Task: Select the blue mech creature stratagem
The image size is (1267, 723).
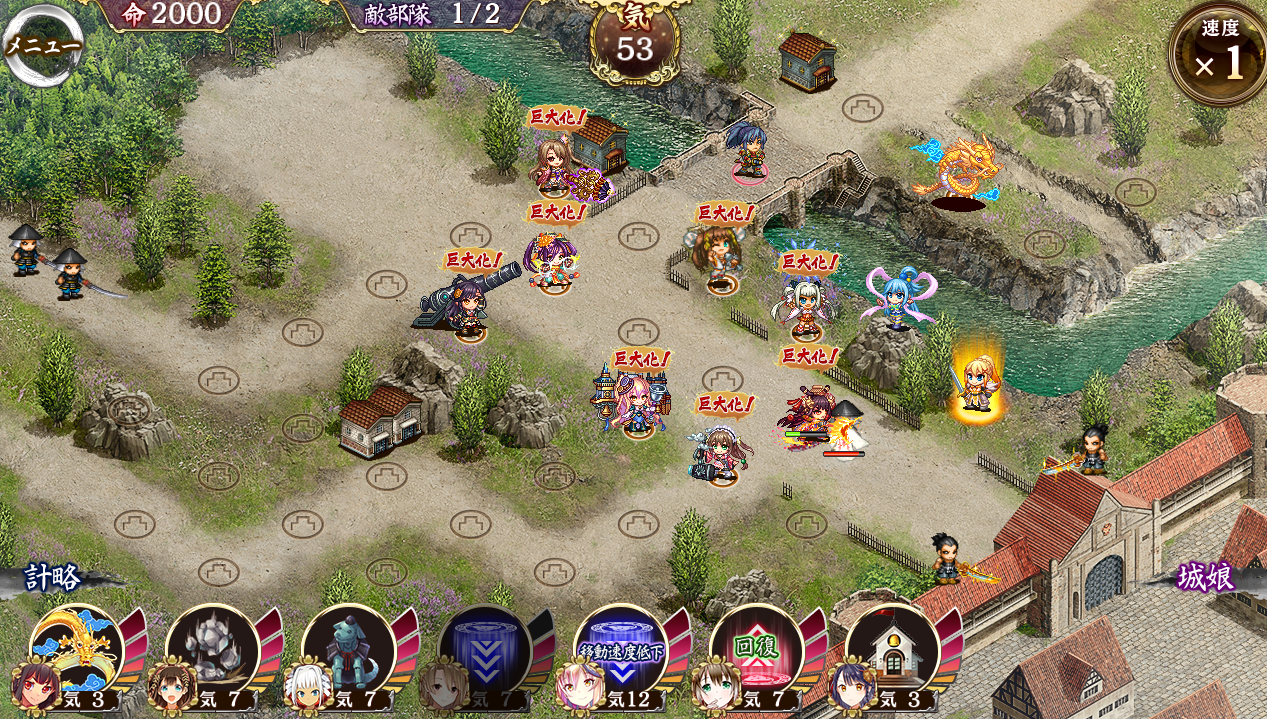Action: tap(348, 651)
